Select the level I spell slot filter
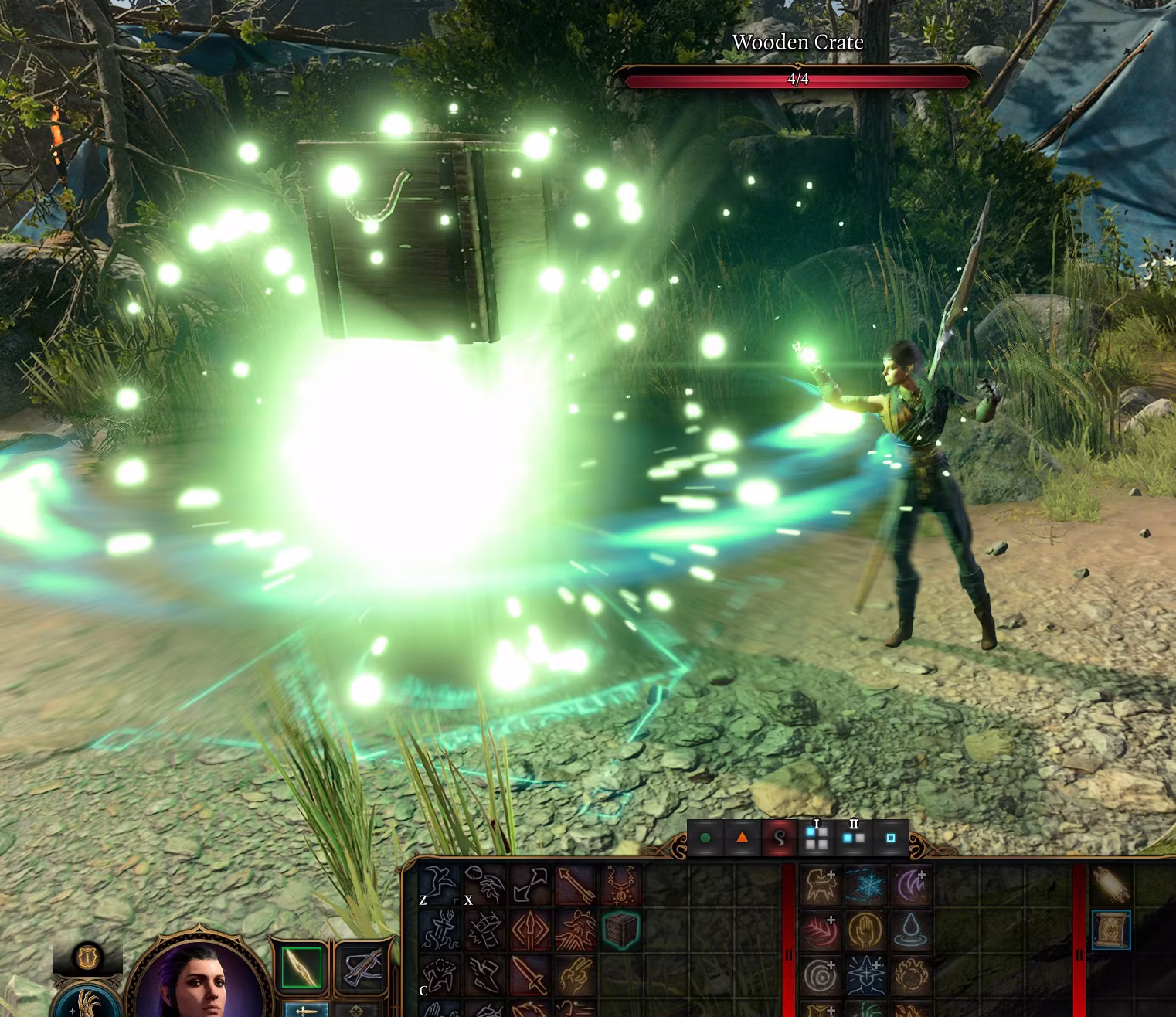The width and height of the screenshot is (1176, 1017). coord(816,838)
